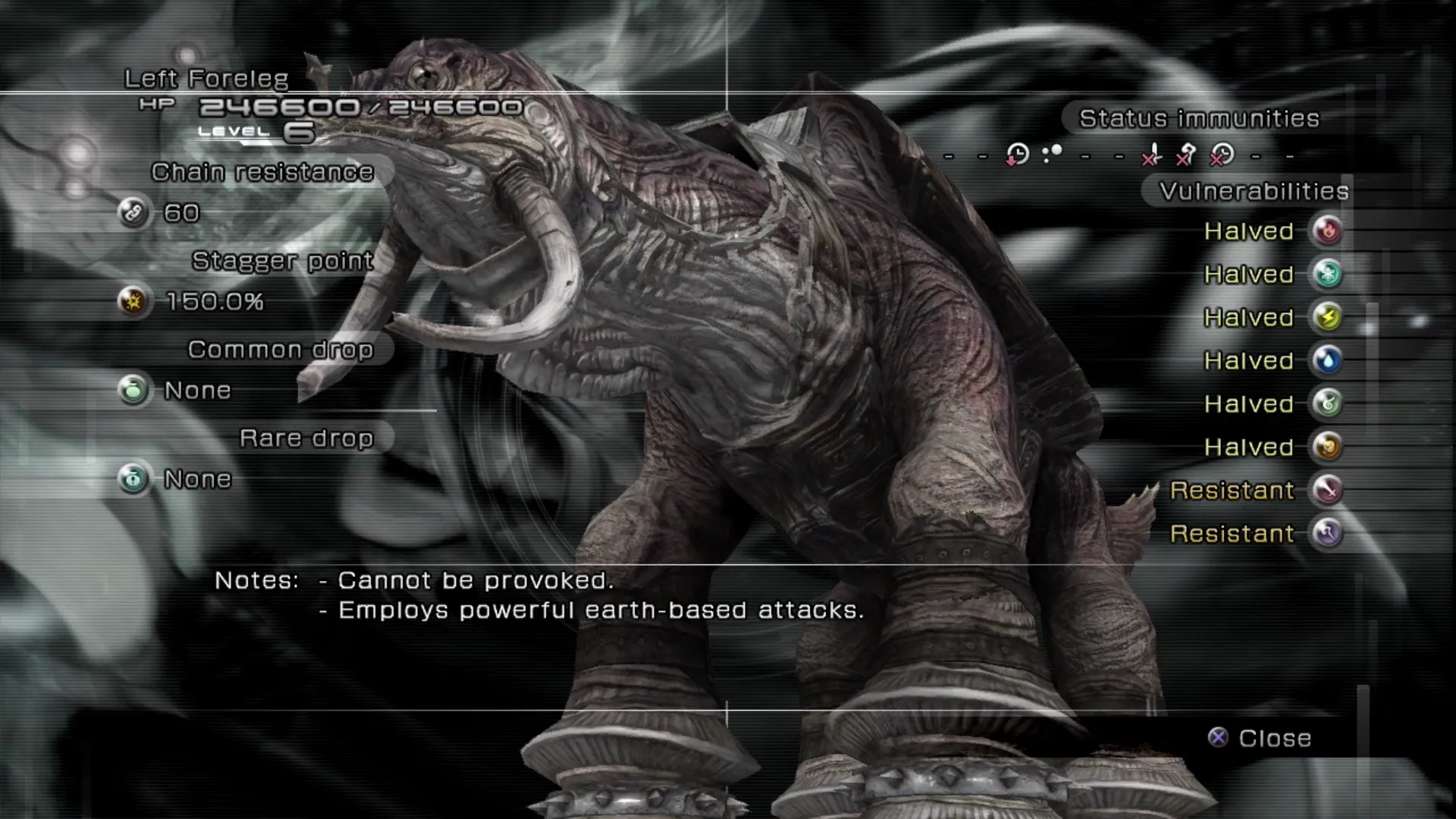Image resolution: width=1456 pixels, height=819 pixels.
Task: Close the enemy intel screen
Action: (1260, 738)
